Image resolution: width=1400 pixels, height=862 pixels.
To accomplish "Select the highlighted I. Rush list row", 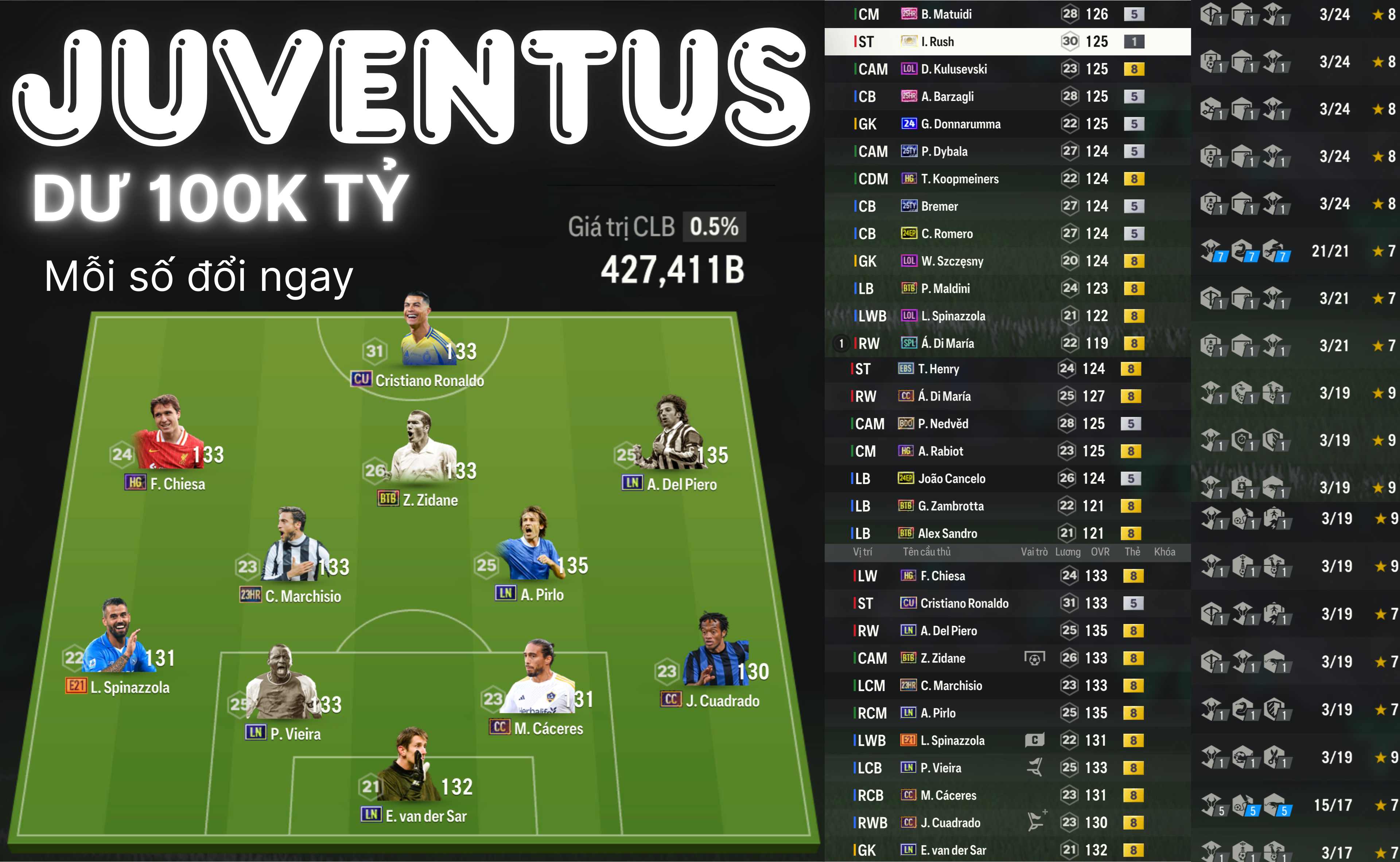I will click(x=1007, y=42).
